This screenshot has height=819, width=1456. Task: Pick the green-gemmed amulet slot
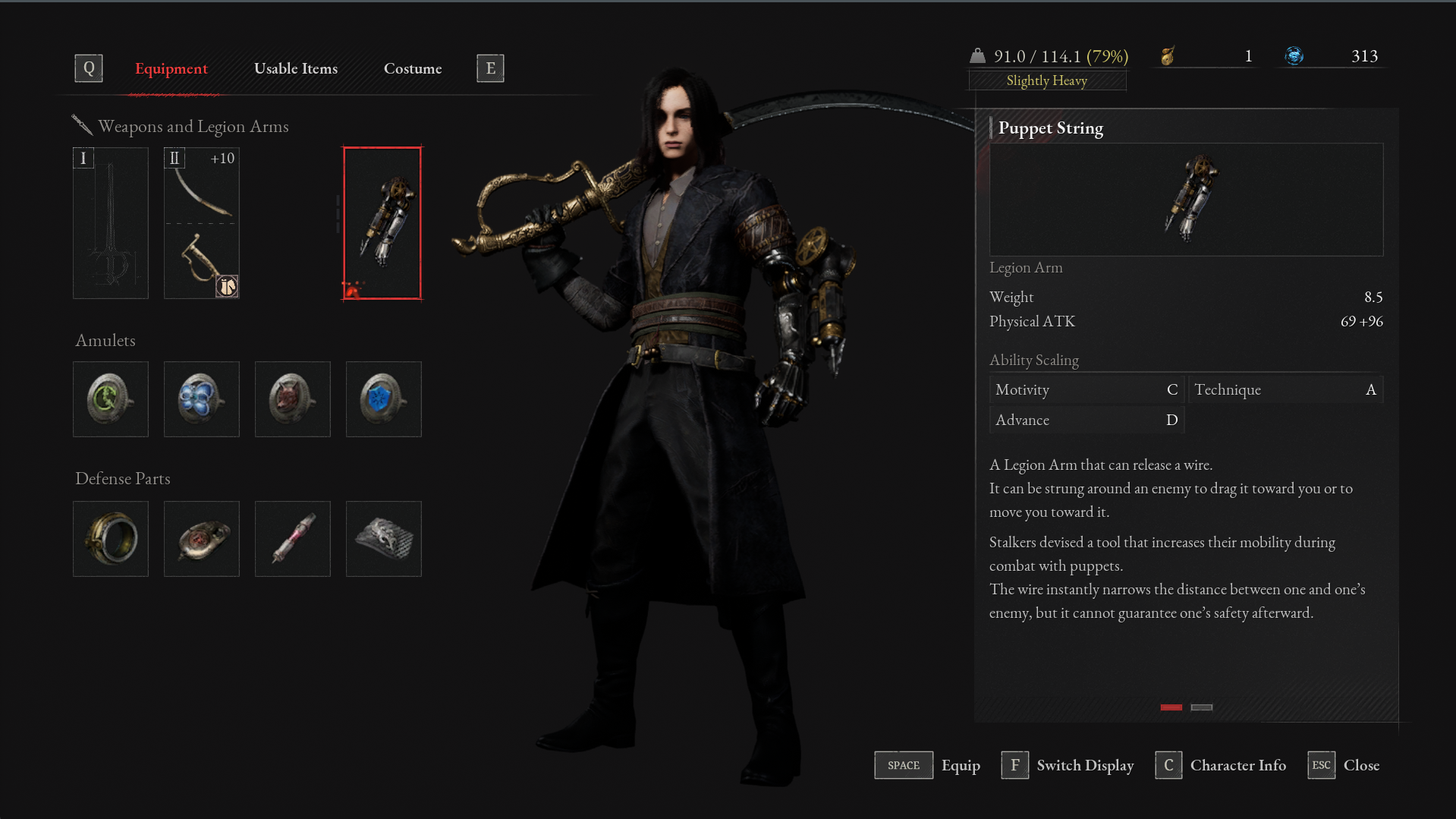(111, 399)
